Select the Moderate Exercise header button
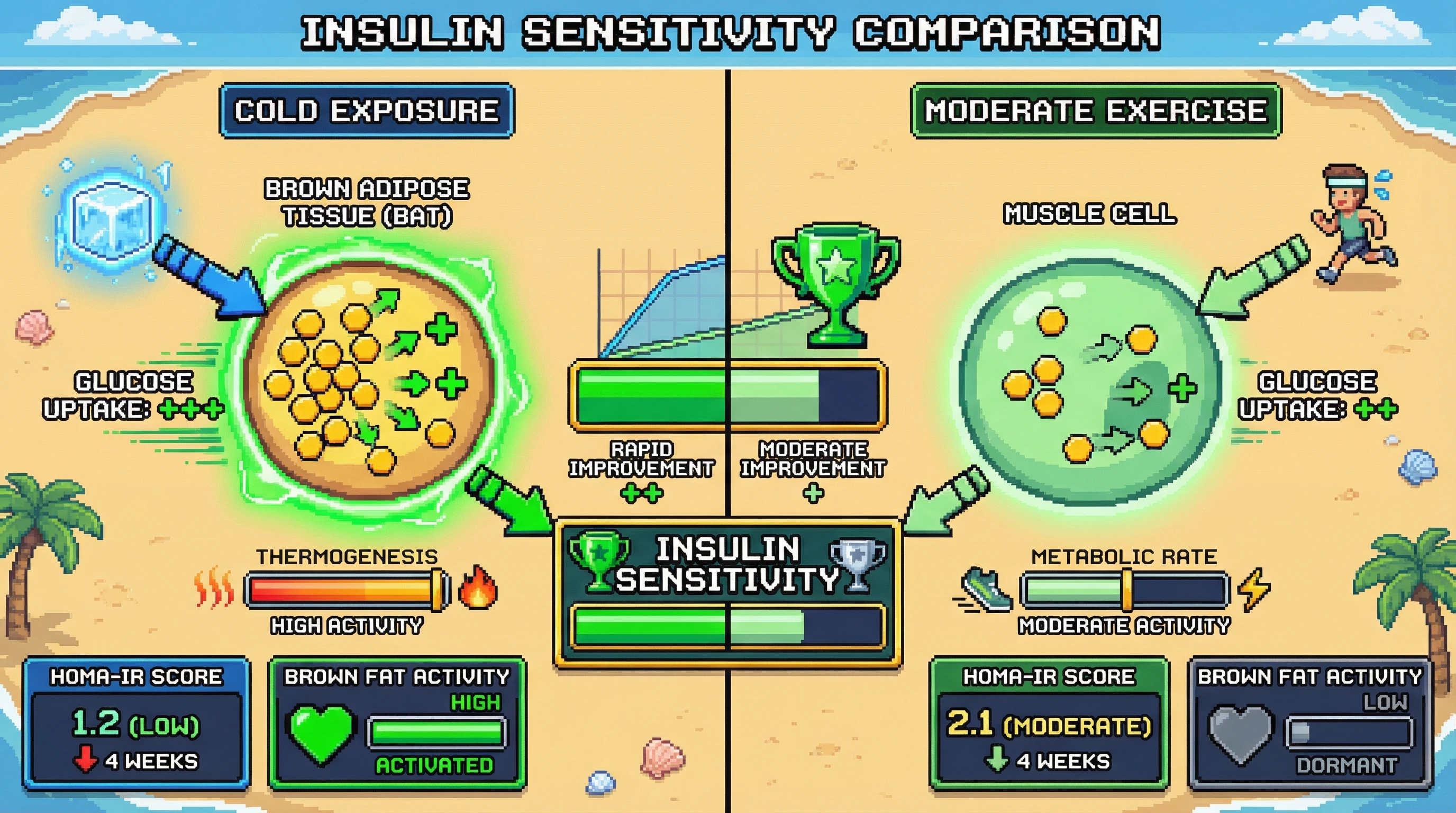The image size is (1456, 813). point(1095,111)
